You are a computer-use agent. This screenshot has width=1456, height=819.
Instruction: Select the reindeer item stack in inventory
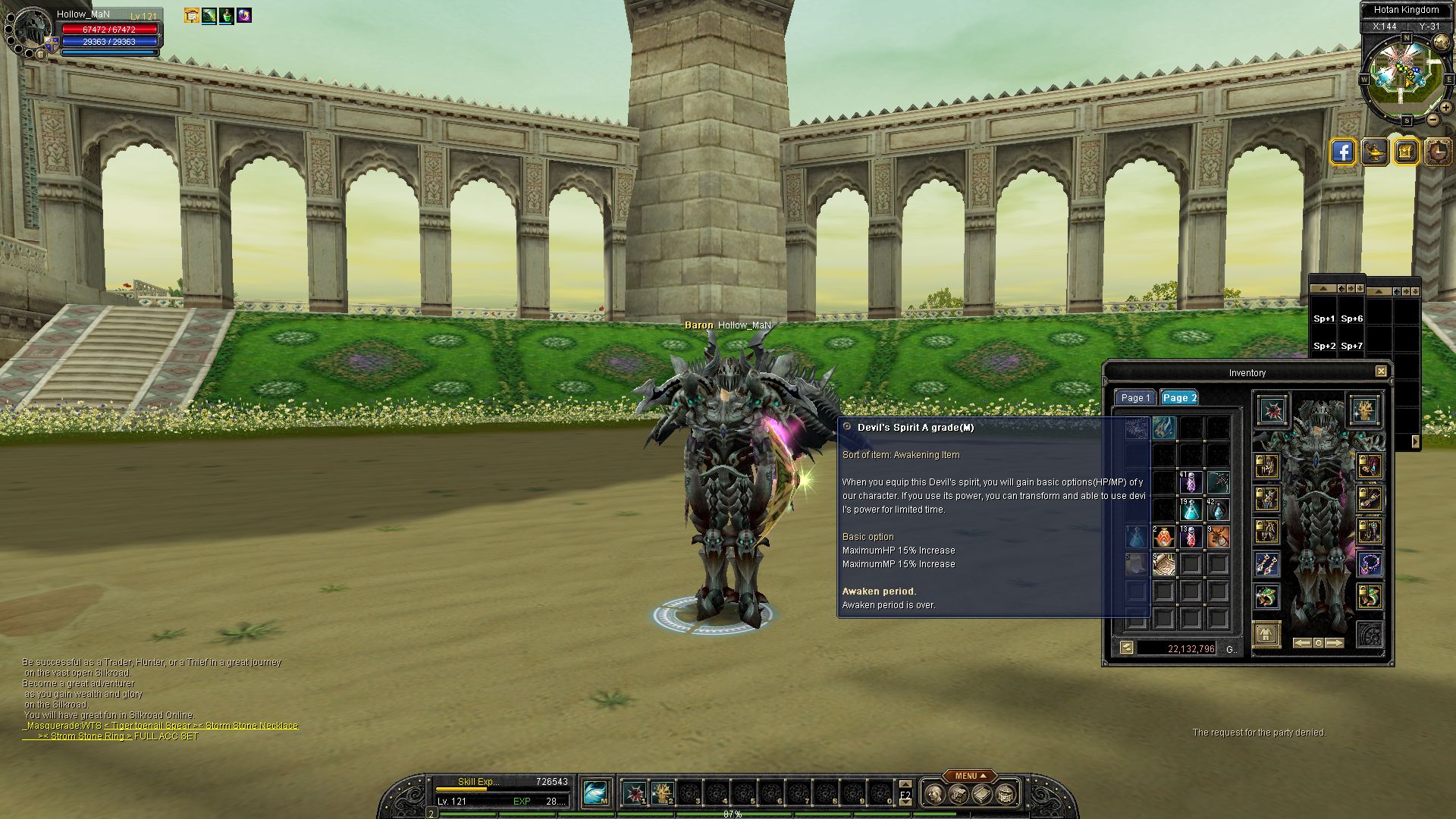1218,537
